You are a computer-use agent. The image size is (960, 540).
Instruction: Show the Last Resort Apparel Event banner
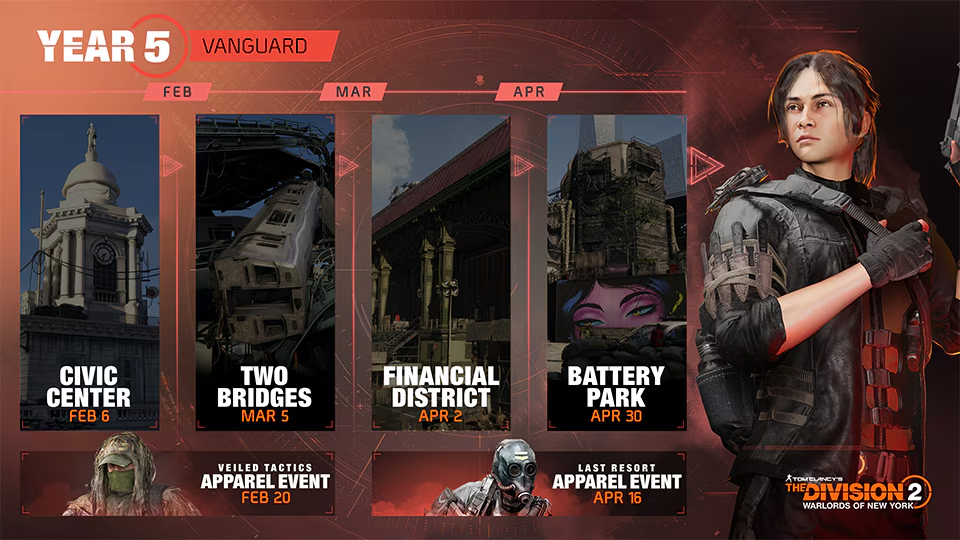click(529, 484)
